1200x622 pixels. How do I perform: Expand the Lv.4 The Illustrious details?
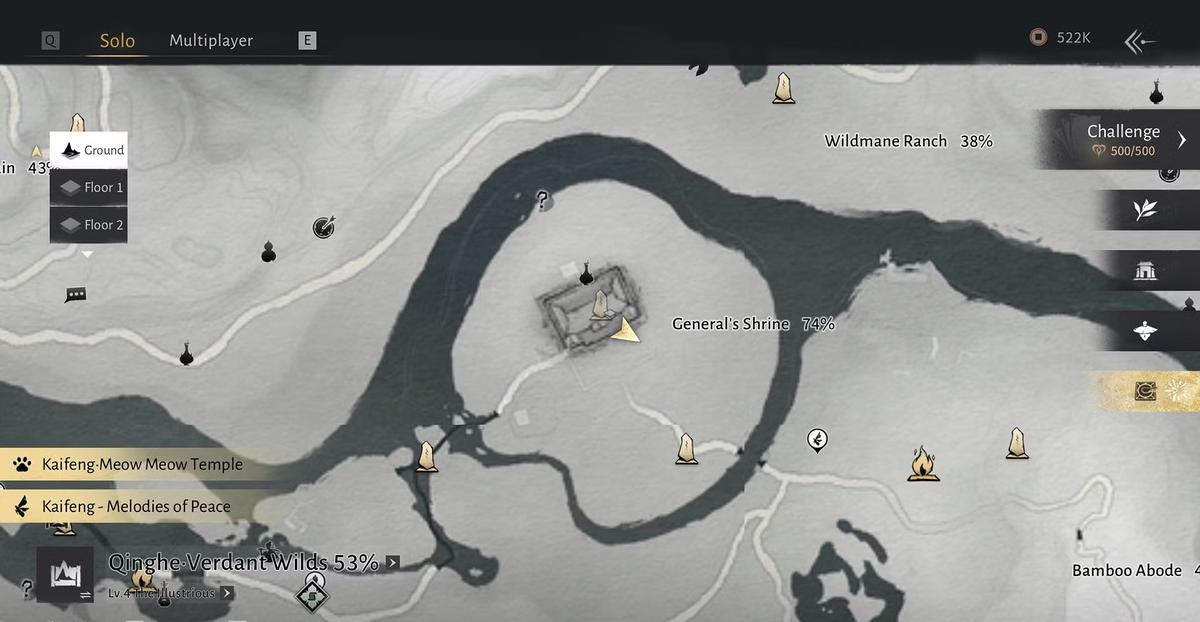[x=228, y=593]
